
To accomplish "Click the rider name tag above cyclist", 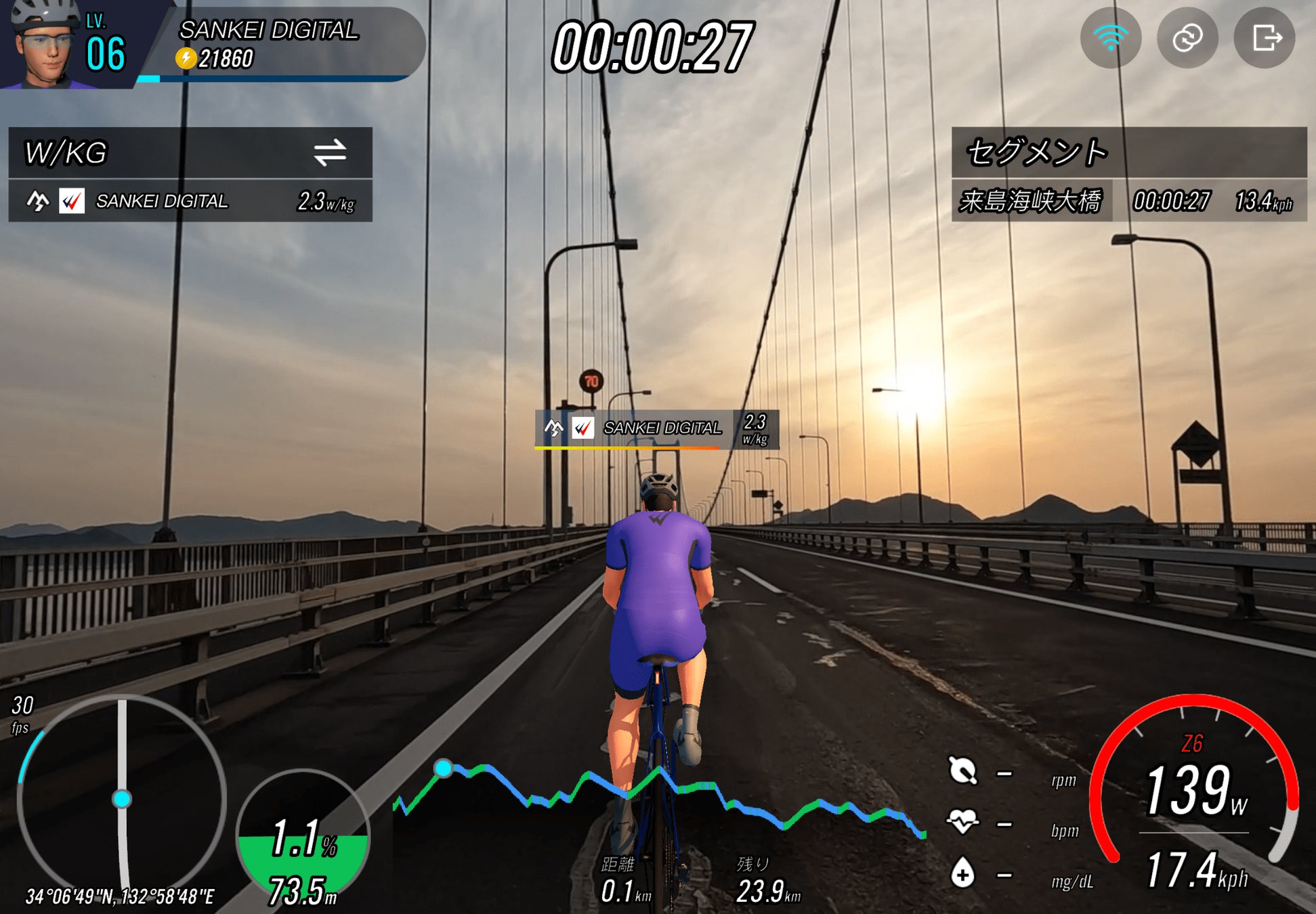I will click(x=656, y=429).
